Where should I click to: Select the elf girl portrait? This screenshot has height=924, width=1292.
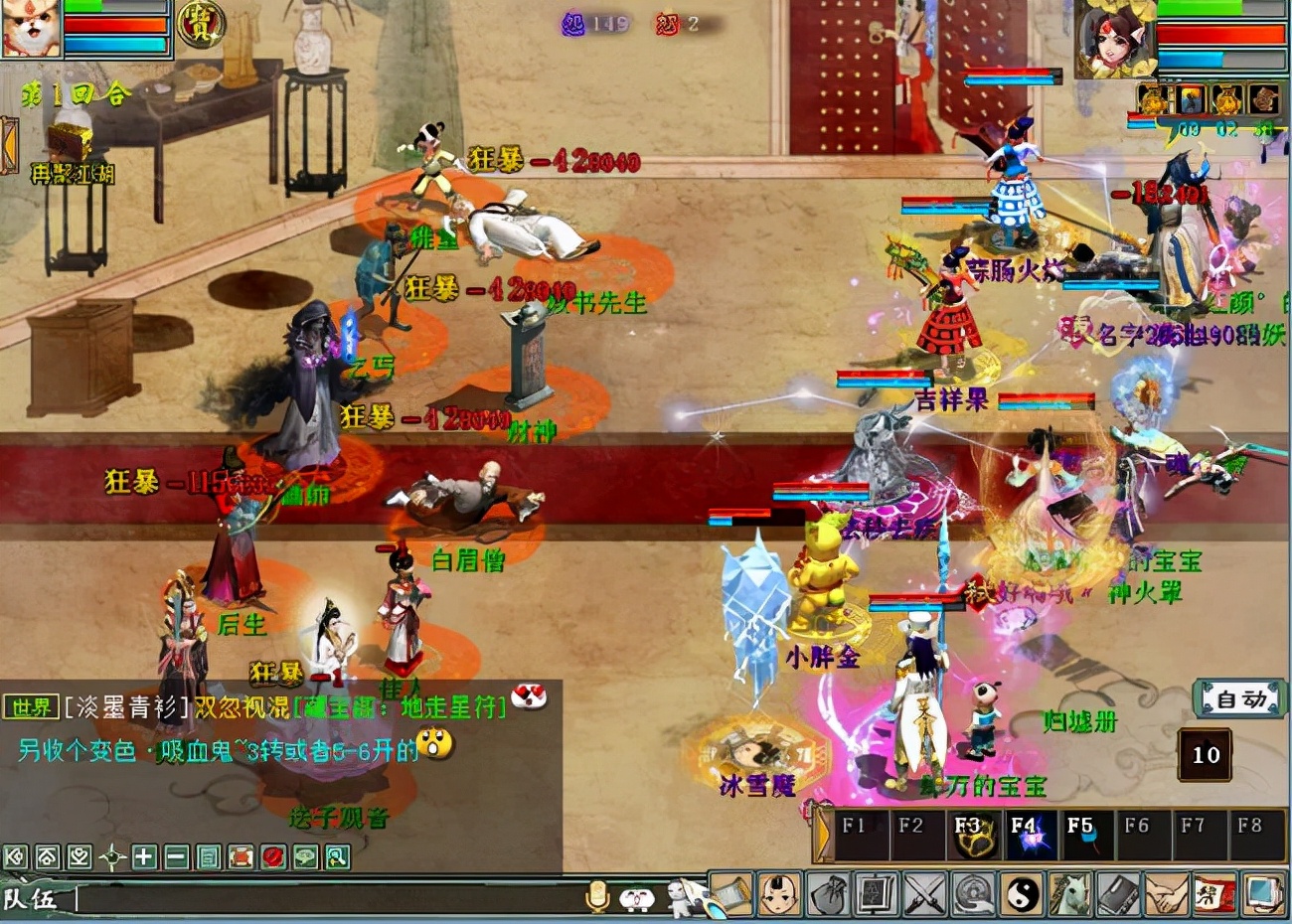pos(1116,38)
